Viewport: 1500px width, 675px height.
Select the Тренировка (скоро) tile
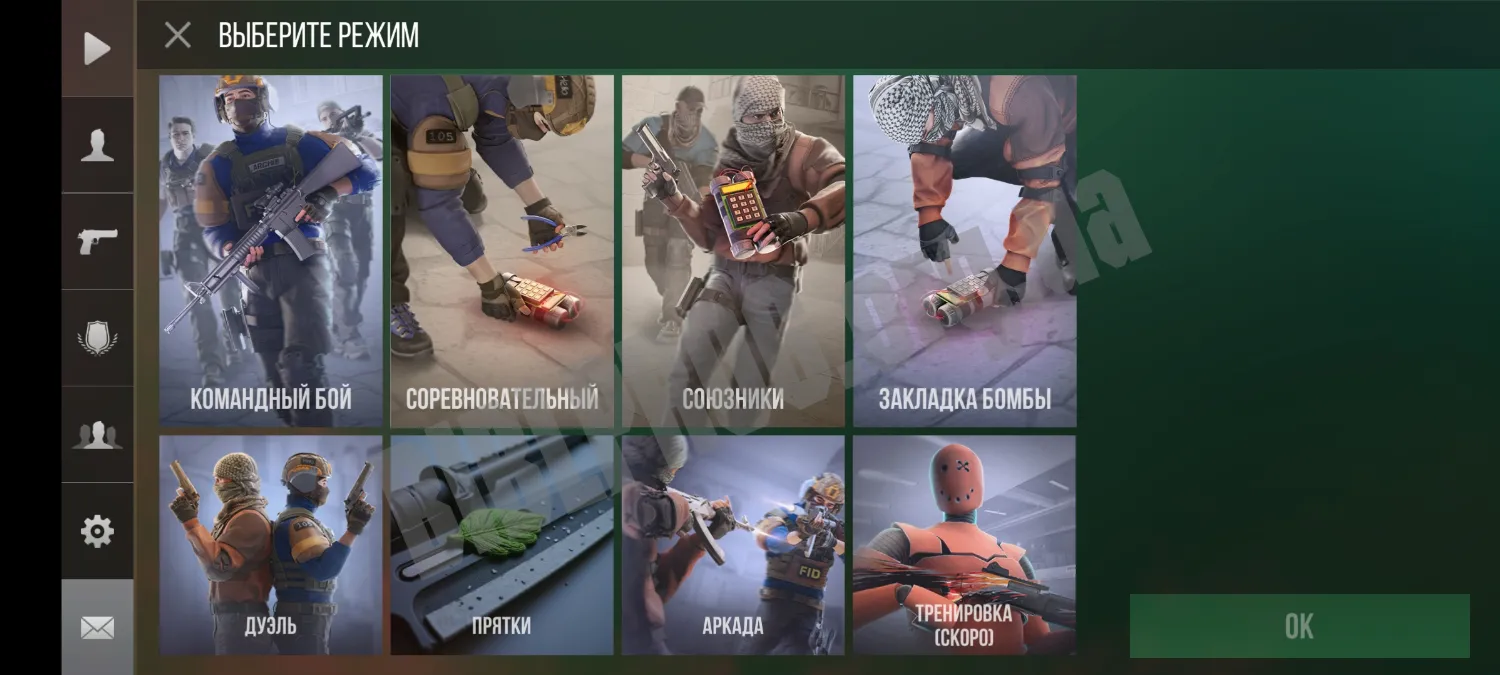coord(964,545)
